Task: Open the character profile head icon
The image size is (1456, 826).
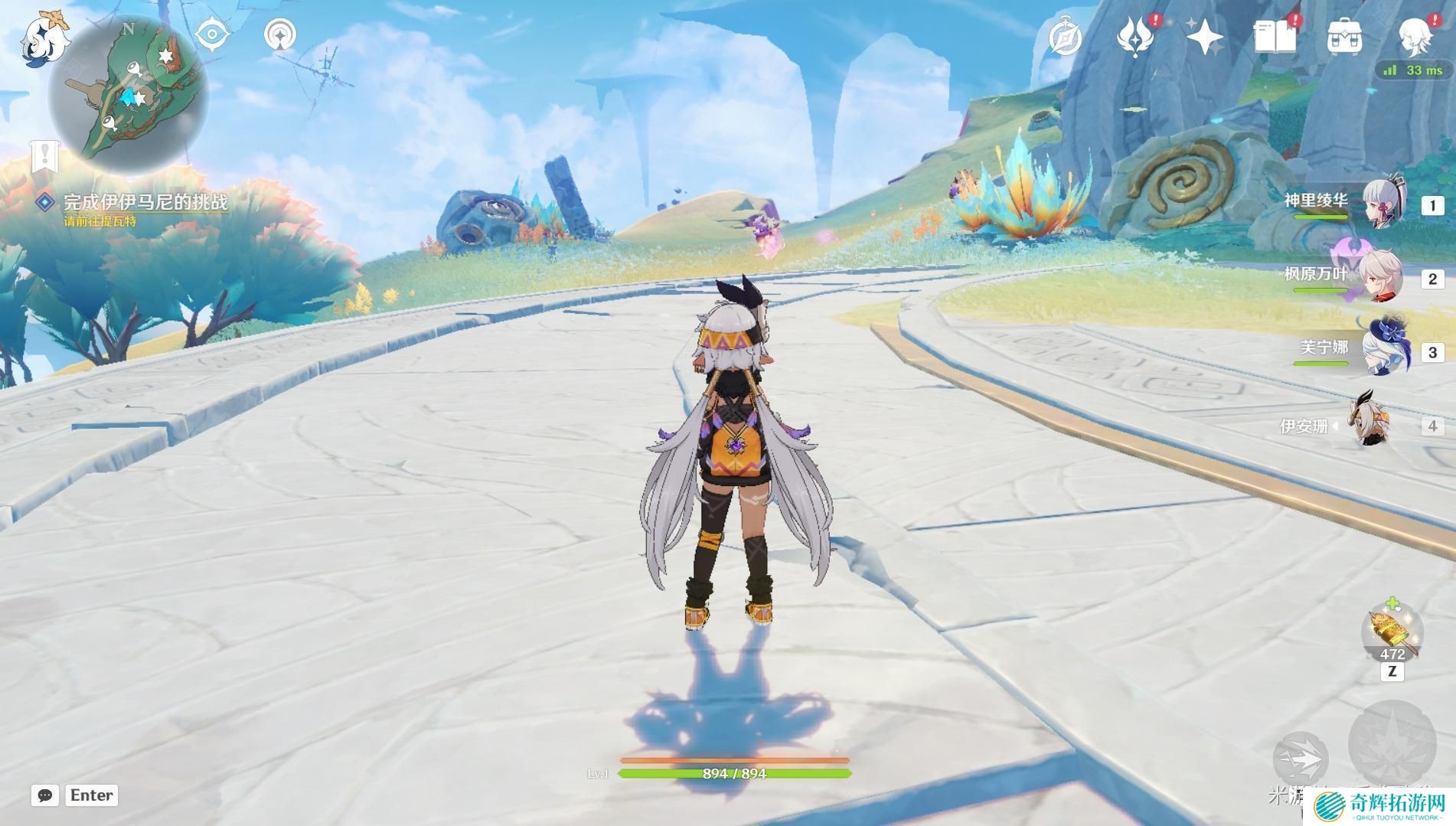Action: 1415,37
